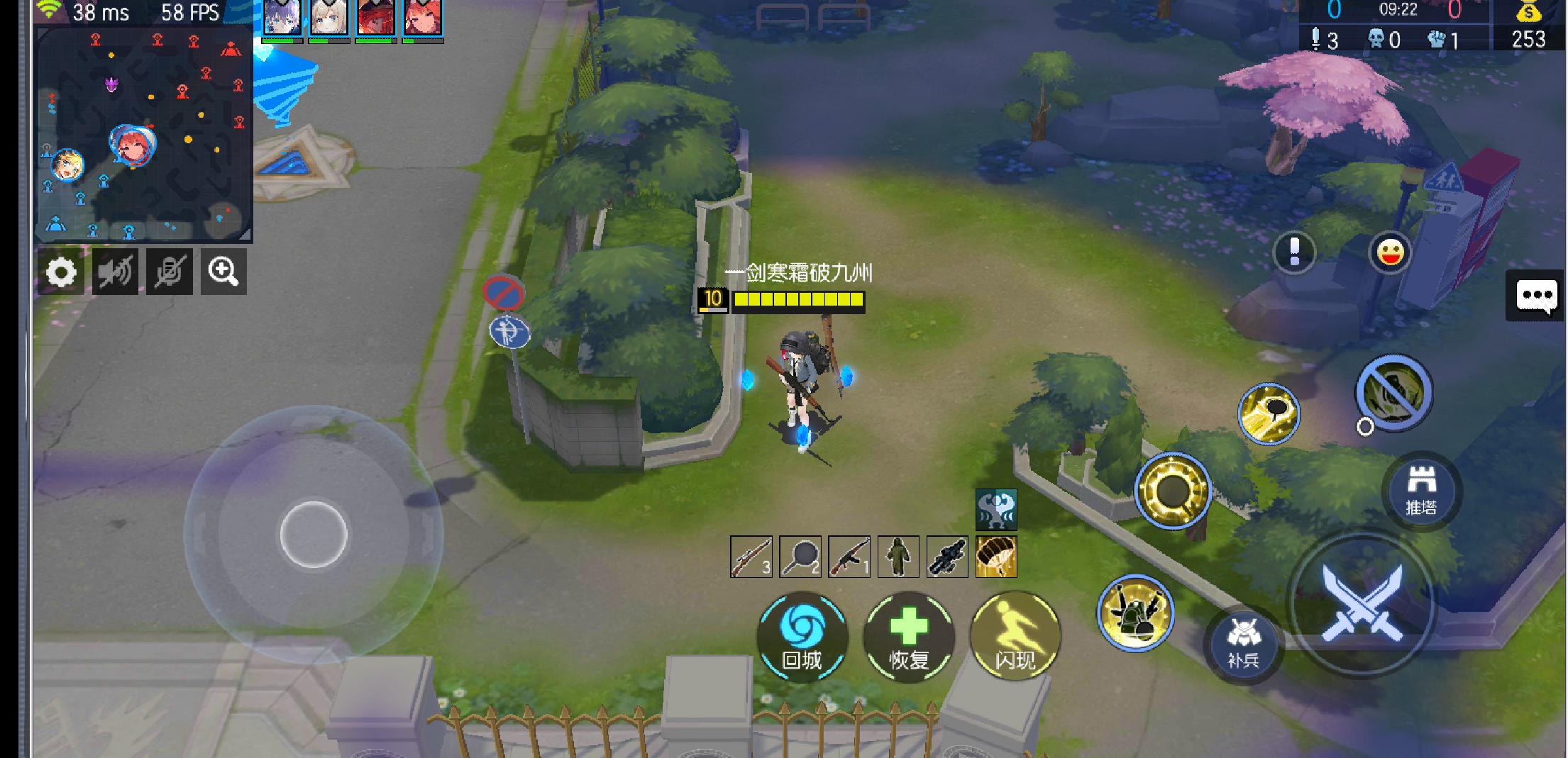This screenshot has width=1568, height=758.
Task: Click the weapon scope attachment icon
Action: (946, 556)
